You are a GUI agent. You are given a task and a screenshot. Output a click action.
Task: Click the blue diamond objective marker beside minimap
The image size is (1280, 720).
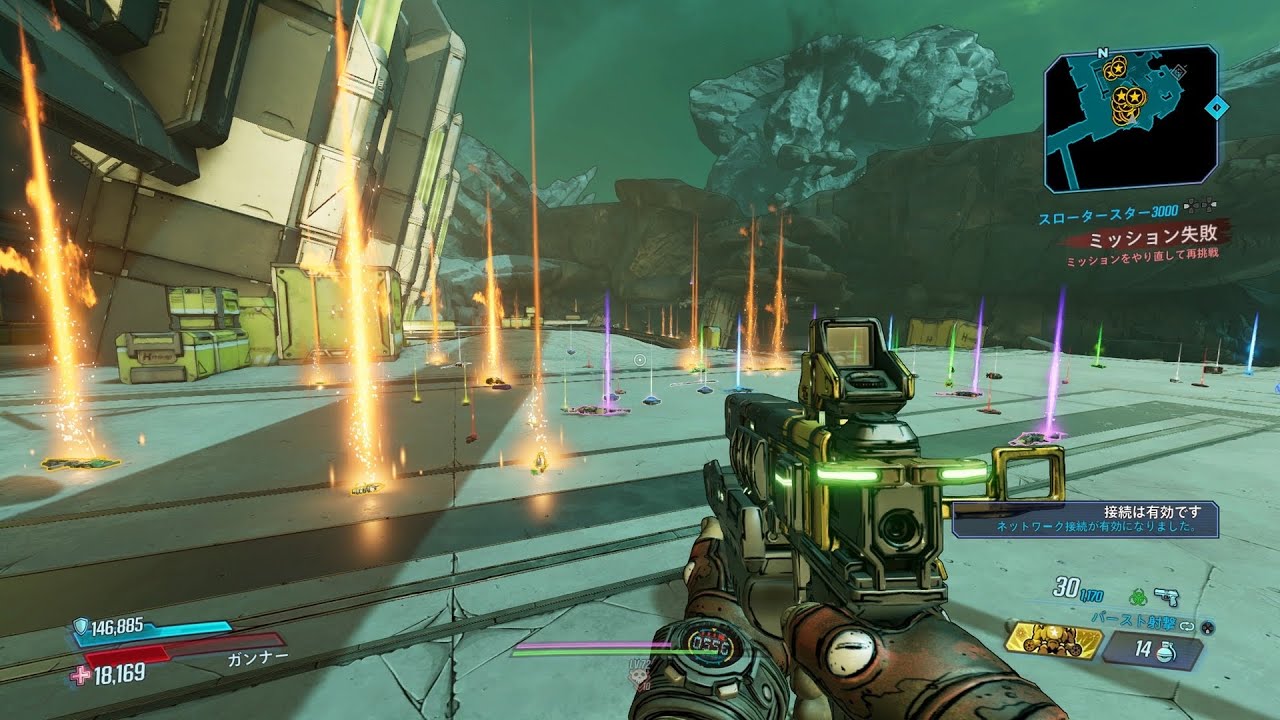pos(1216,106)
